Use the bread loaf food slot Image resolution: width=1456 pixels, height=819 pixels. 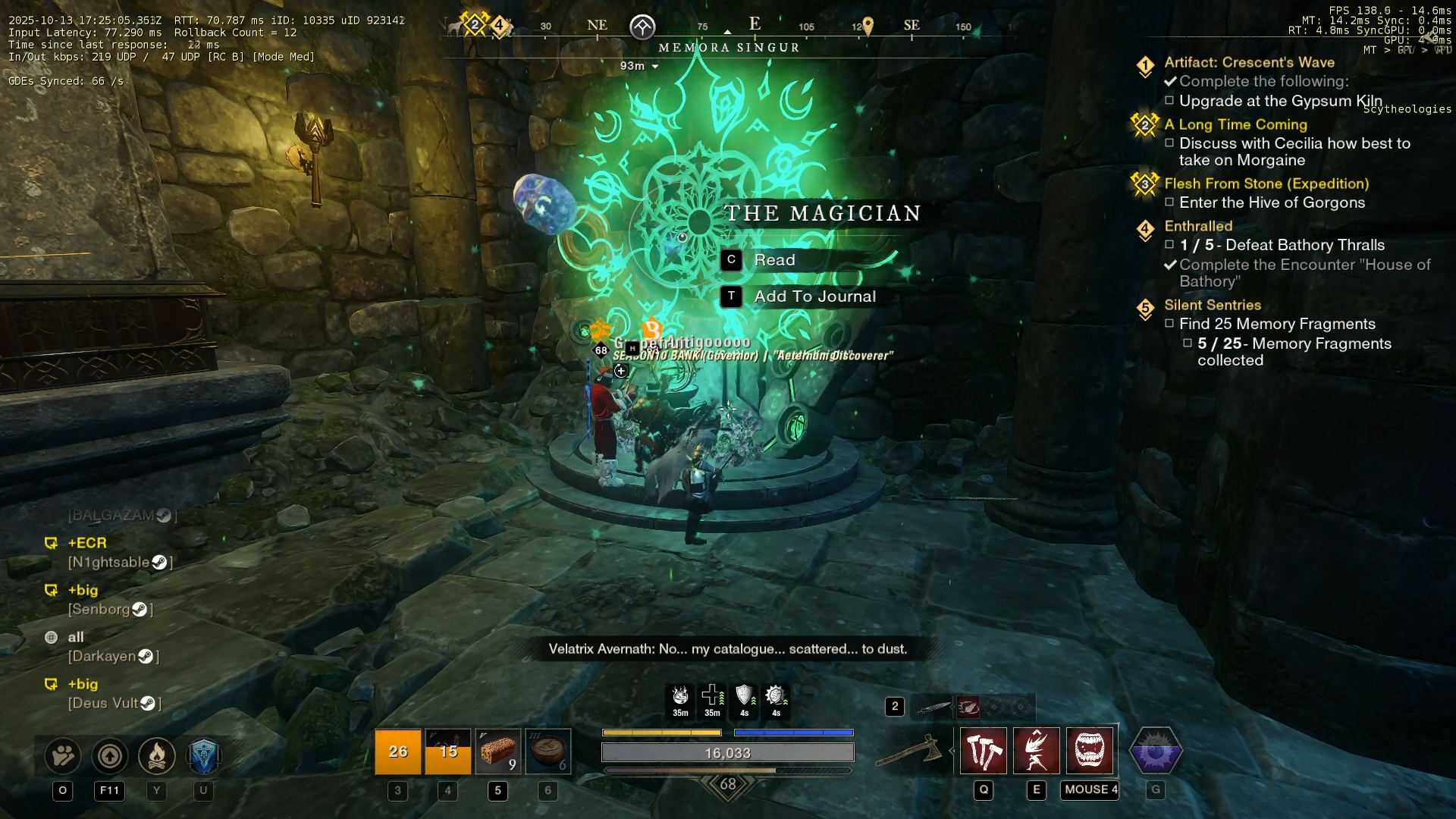pos(497,752)
